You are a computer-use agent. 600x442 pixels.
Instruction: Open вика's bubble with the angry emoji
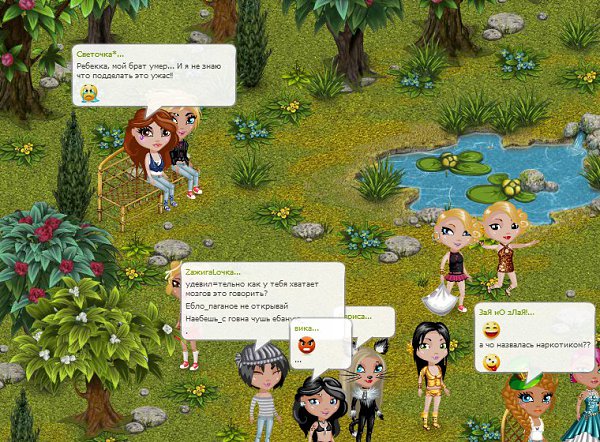pyautogui.click(x=311, y=342)
